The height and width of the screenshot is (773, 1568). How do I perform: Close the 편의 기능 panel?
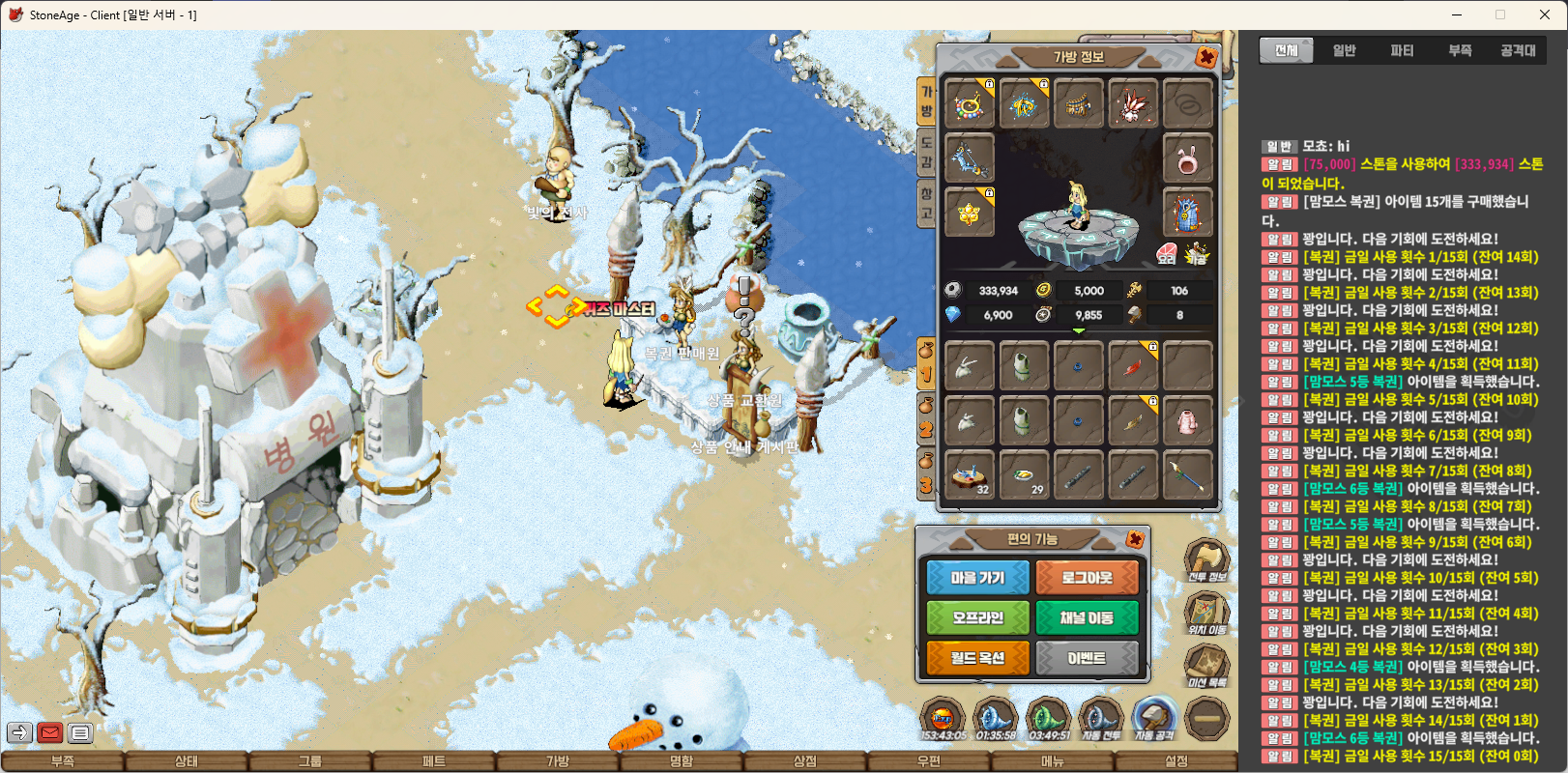click(x=1136, y=539)
